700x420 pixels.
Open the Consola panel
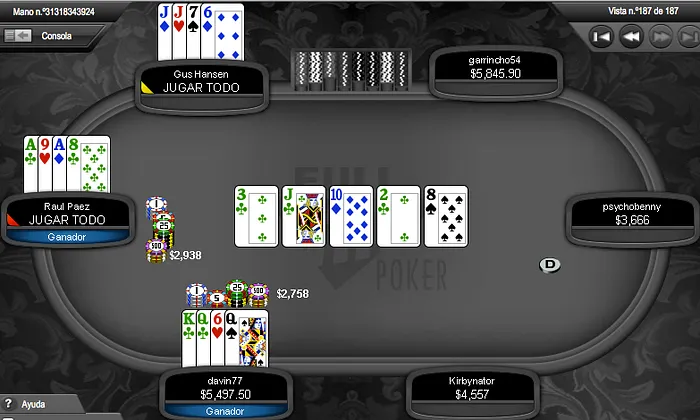55,34
